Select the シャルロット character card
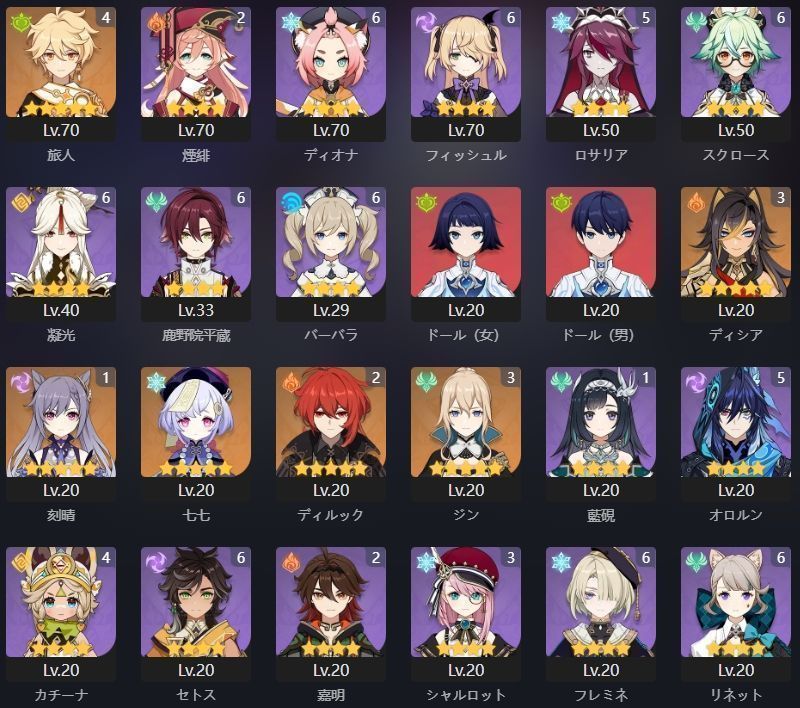The image size is (800, 708). tap(465, 602)
